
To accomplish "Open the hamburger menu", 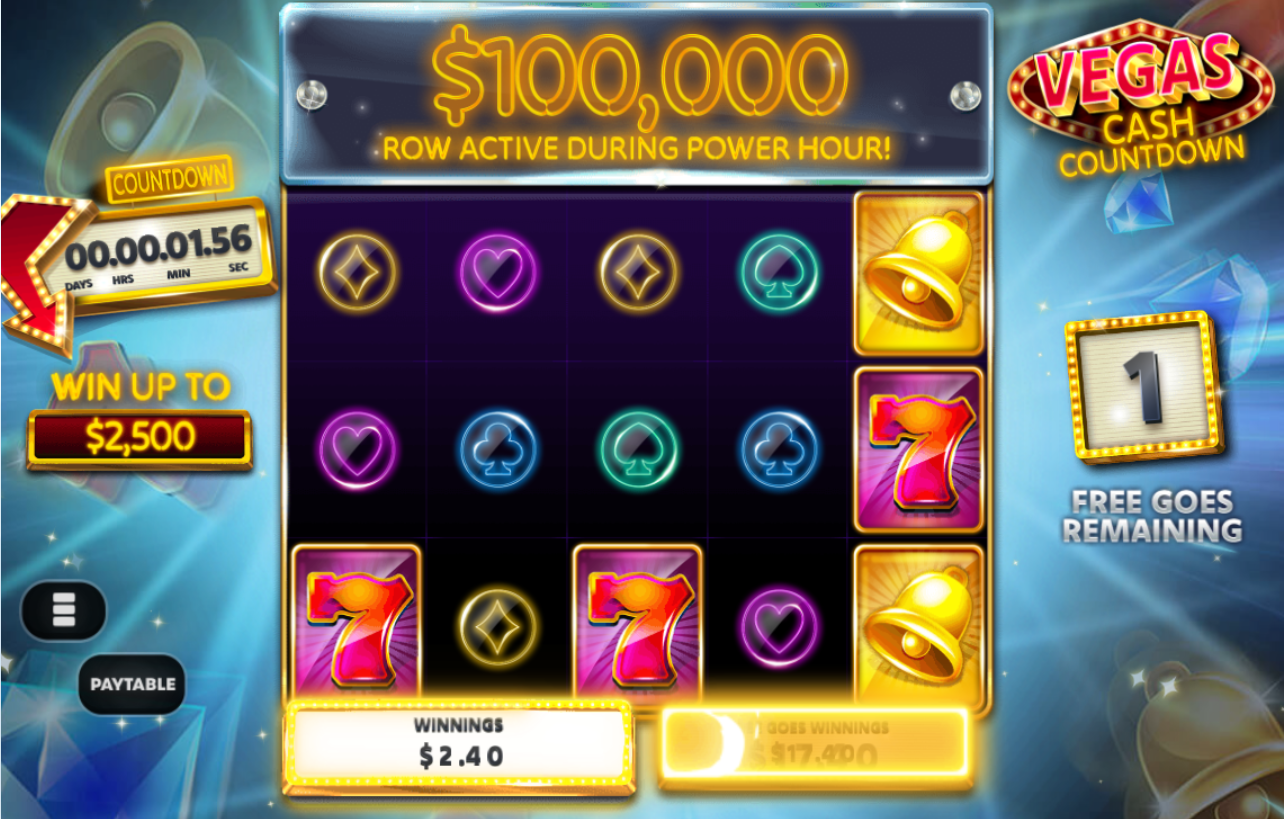I will coord(64,610).
